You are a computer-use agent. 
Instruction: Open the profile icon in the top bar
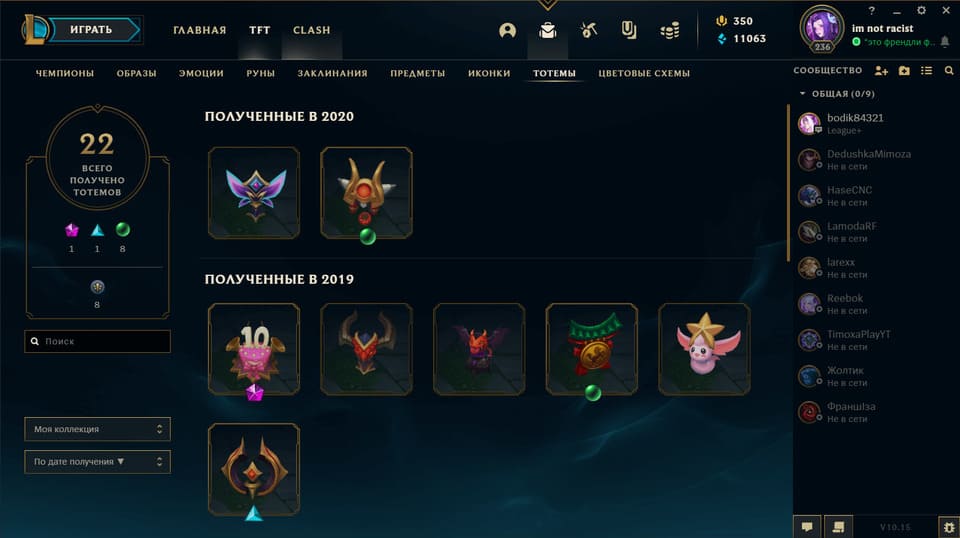[x=507, y=30]
